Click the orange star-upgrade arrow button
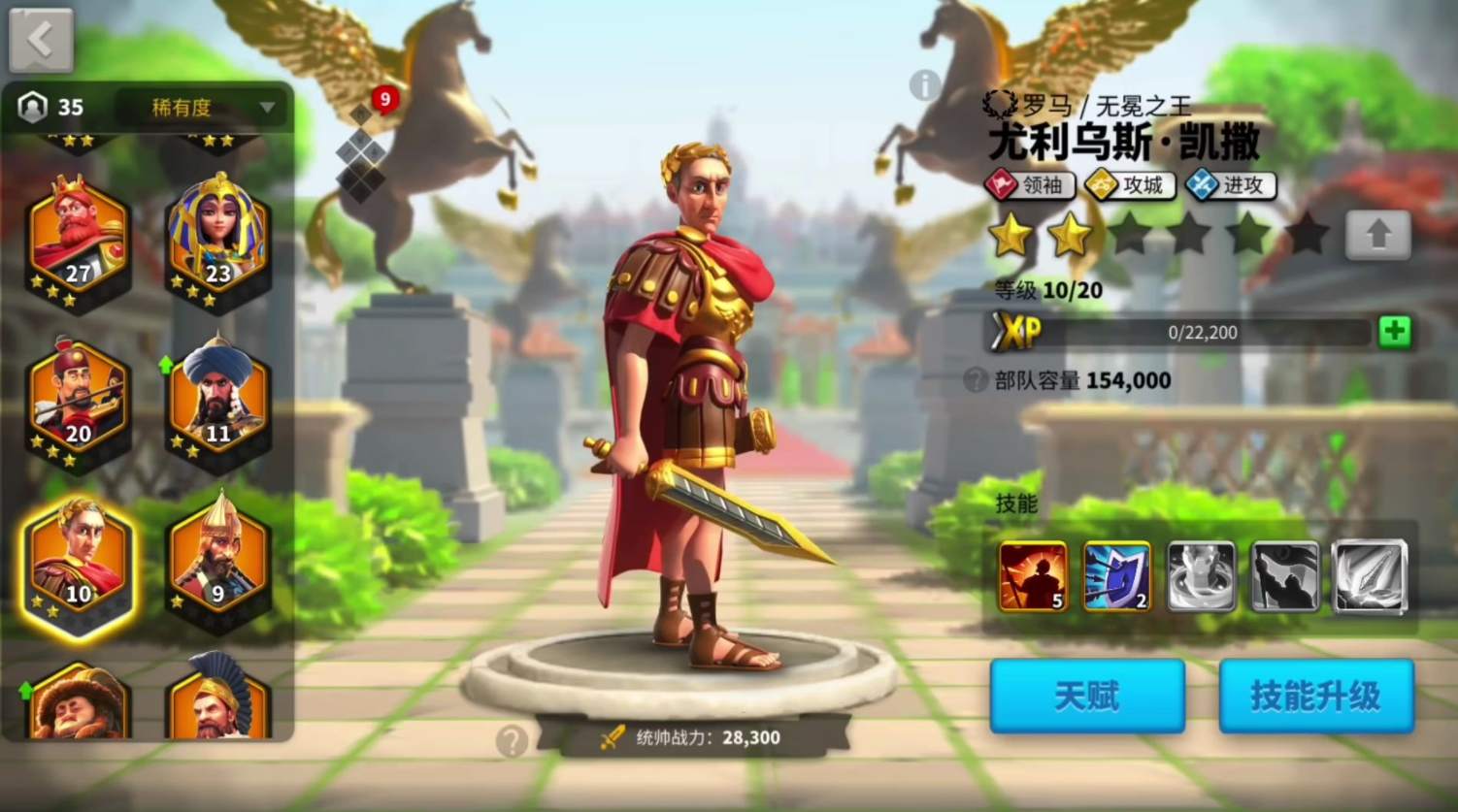Viewport: 1458px width, 812px height. tap(1378, 235)
